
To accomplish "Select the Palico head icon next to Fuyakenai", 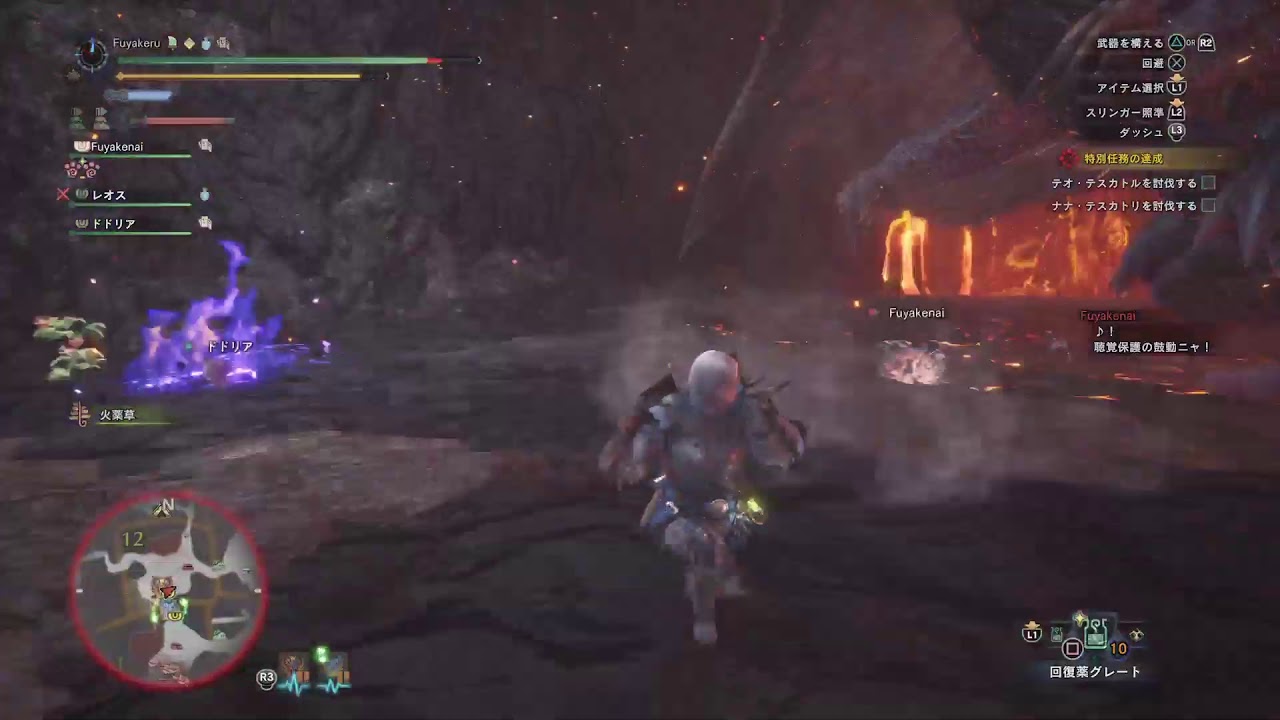I will (x=80, y=145).
